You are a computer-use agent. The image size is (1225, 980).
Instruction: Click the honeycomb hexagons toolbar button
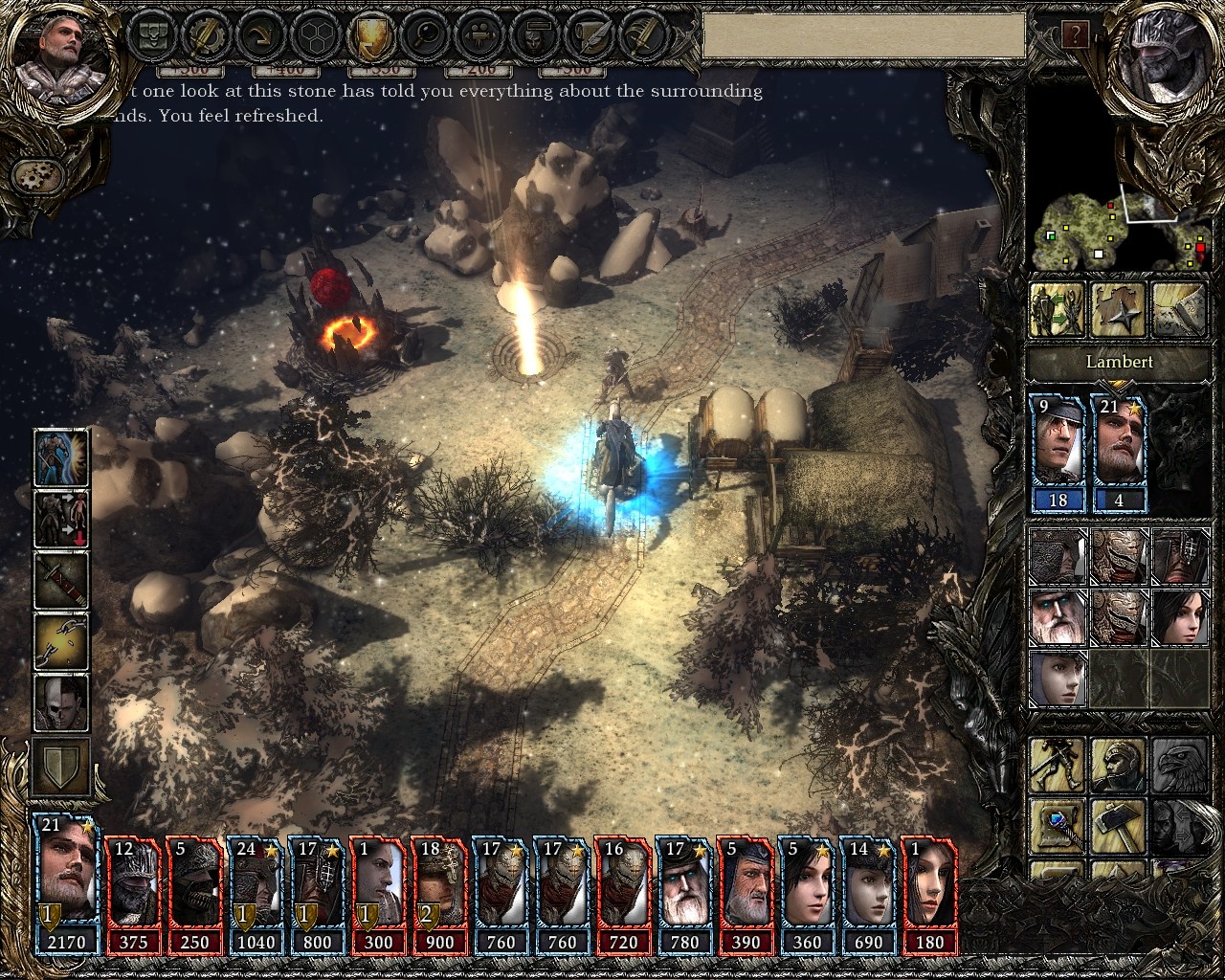[x=314, y=36]
